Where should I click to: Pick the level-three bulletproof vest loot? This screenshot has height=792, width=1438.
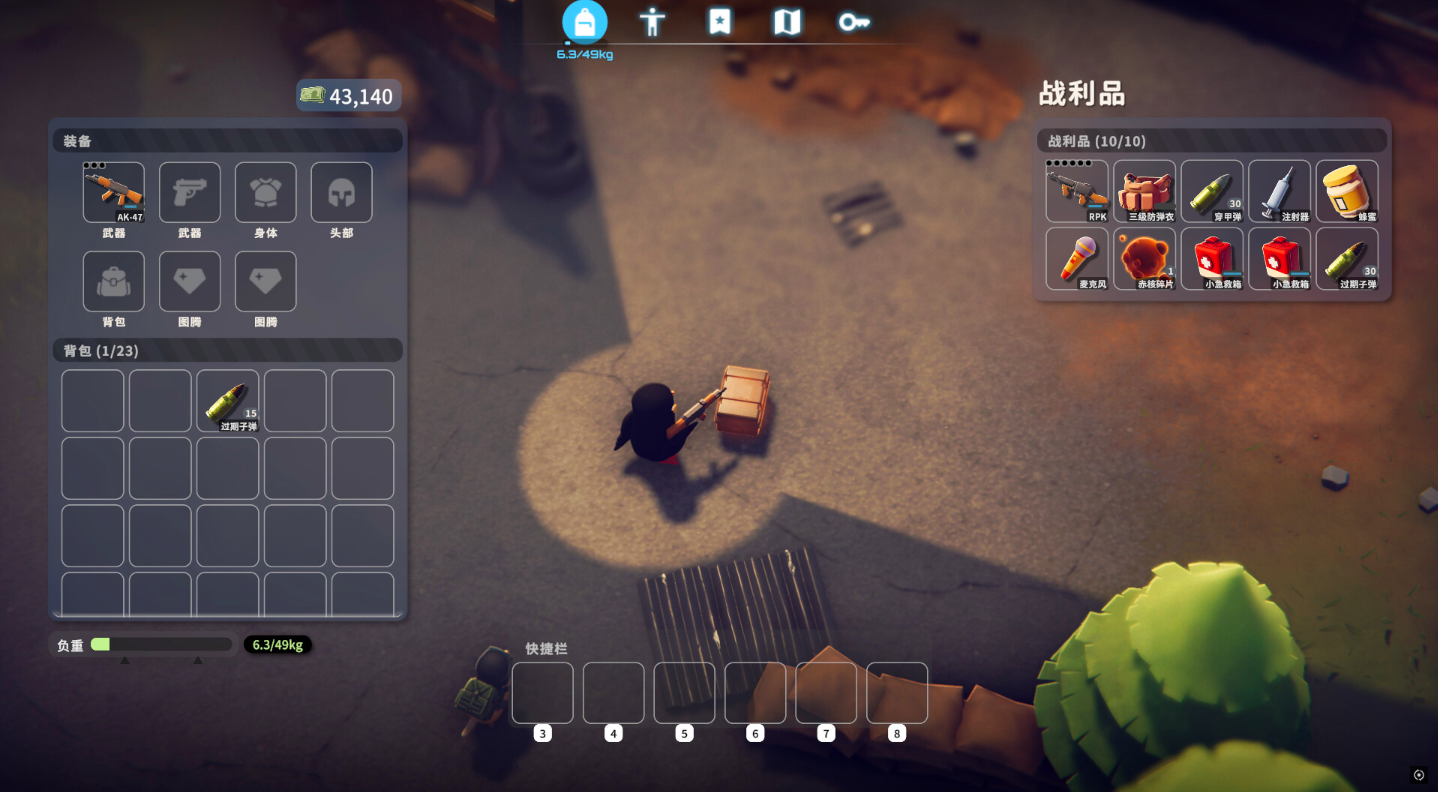point(1145,191)
